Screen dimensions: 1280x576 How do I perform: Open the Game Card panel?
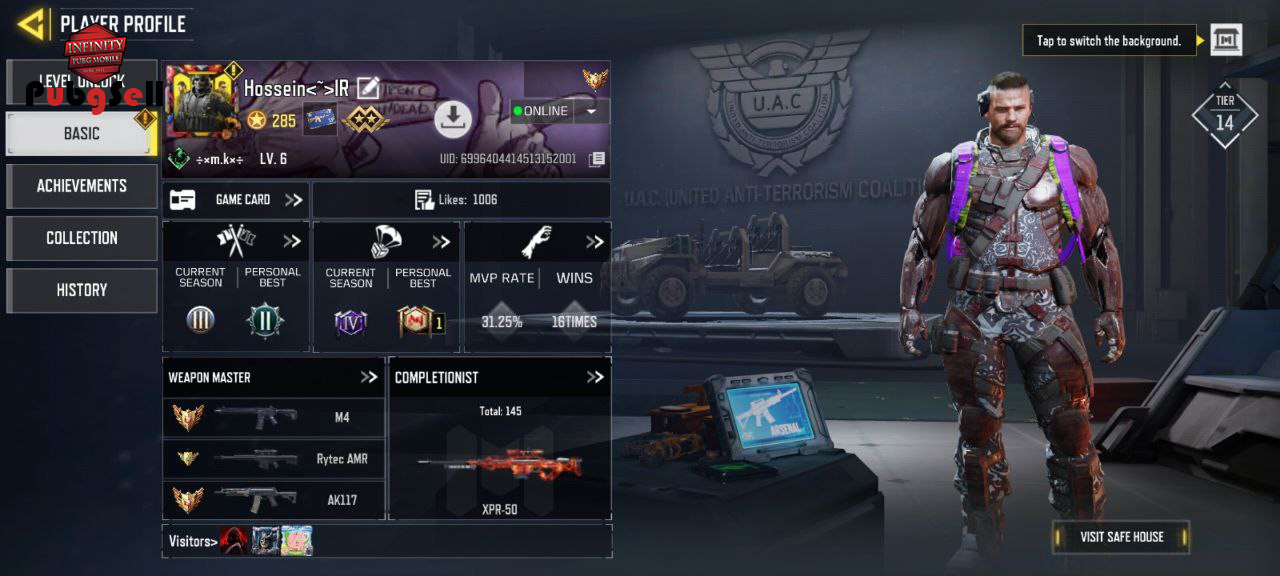tap(236, 200)
